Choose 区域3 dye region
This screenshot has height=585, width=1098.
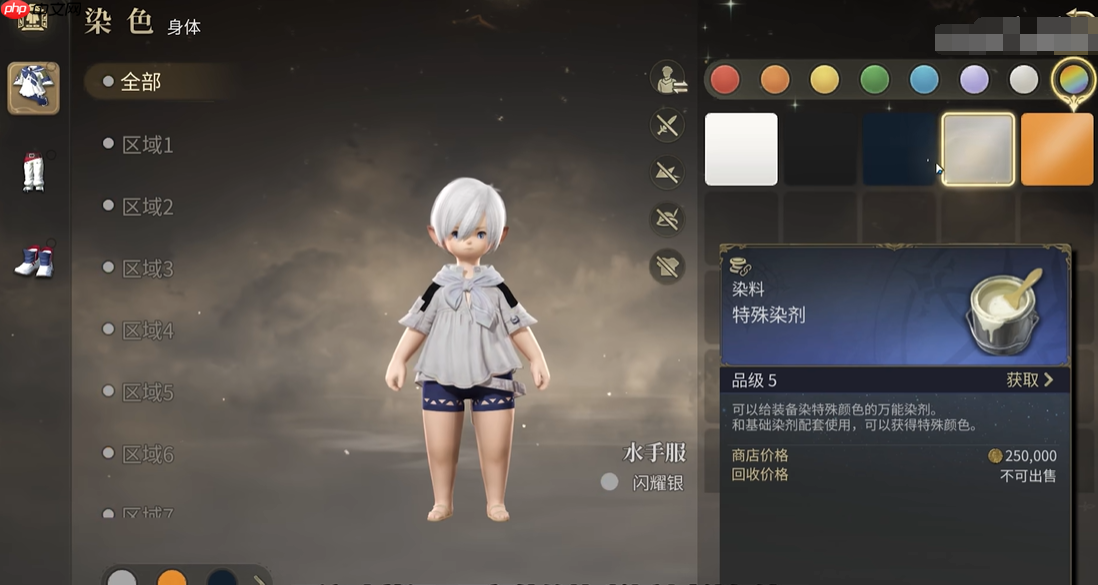146,269
